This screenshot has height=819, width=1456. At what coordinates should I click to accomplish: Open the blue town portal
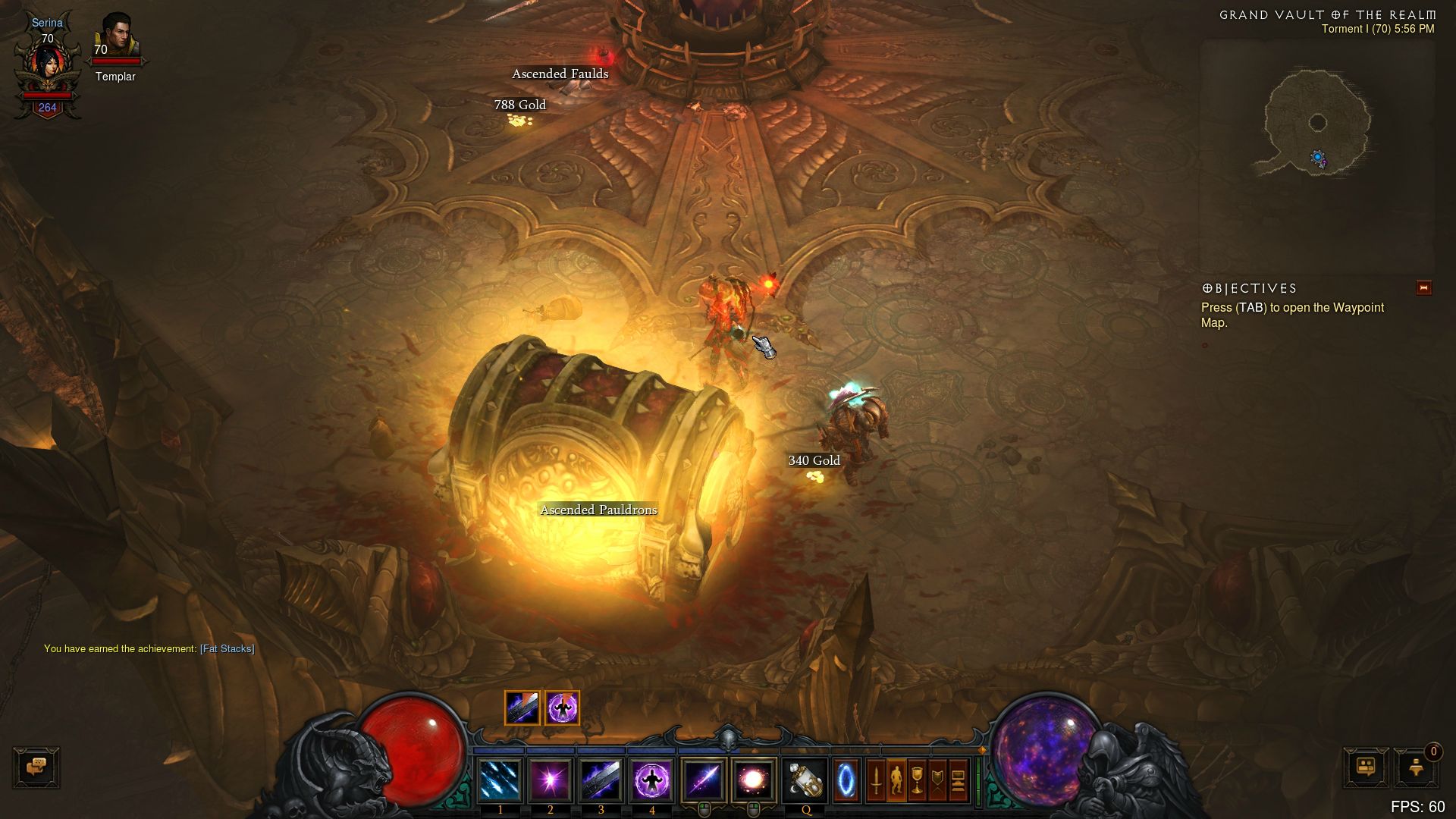(846, 780)
